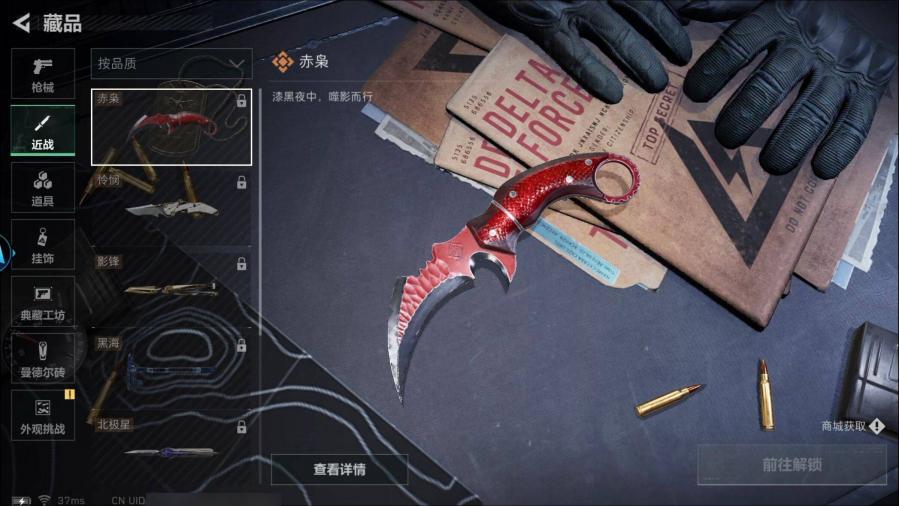Switch to the 枪械 category tab
This screenshot has width=900, height=506.
click(x=42, y=73)
